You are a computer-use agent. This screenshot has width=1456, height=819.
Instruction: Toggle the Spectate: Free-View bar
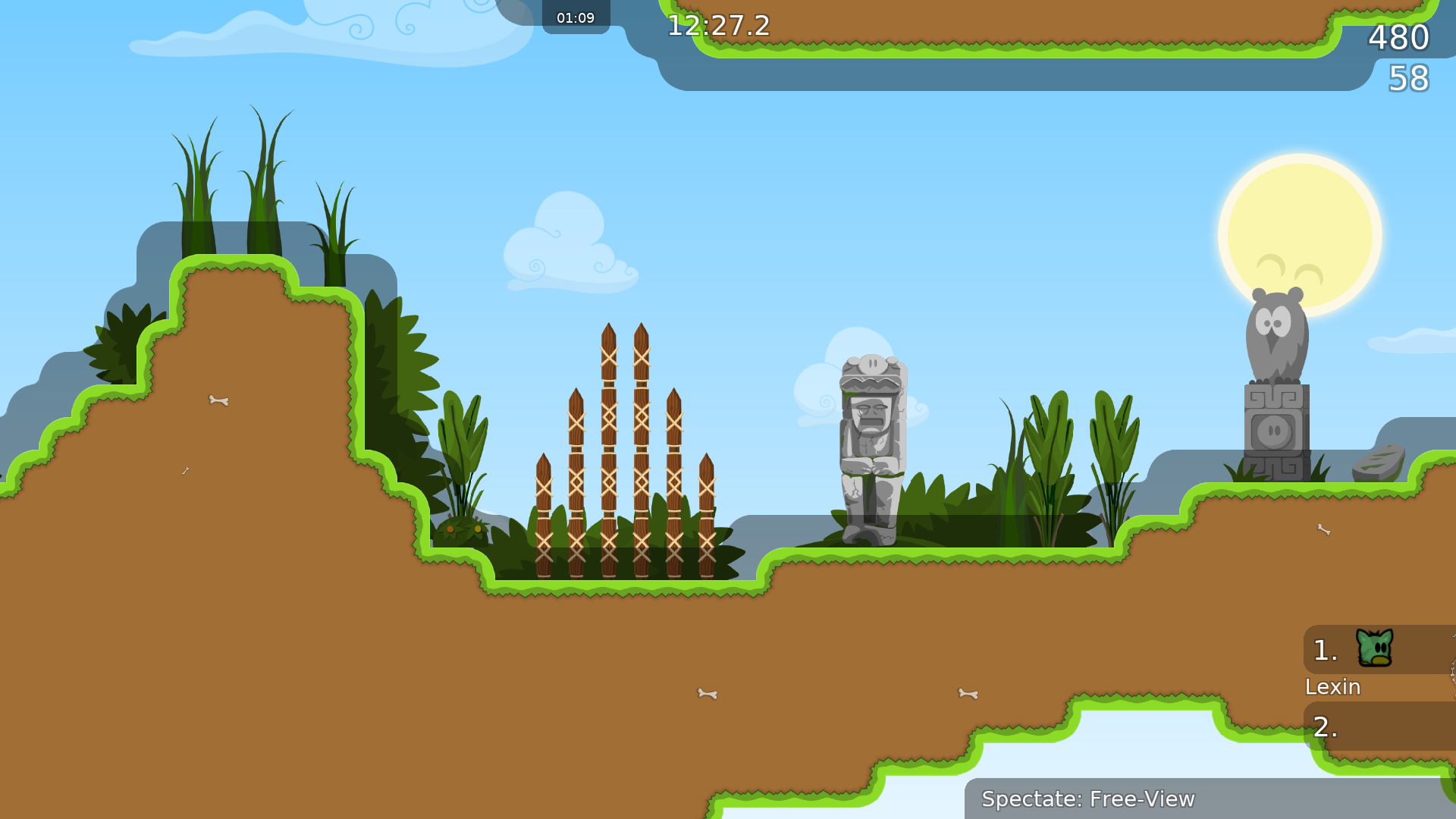pyautogui.click(x=1089, y=799)
